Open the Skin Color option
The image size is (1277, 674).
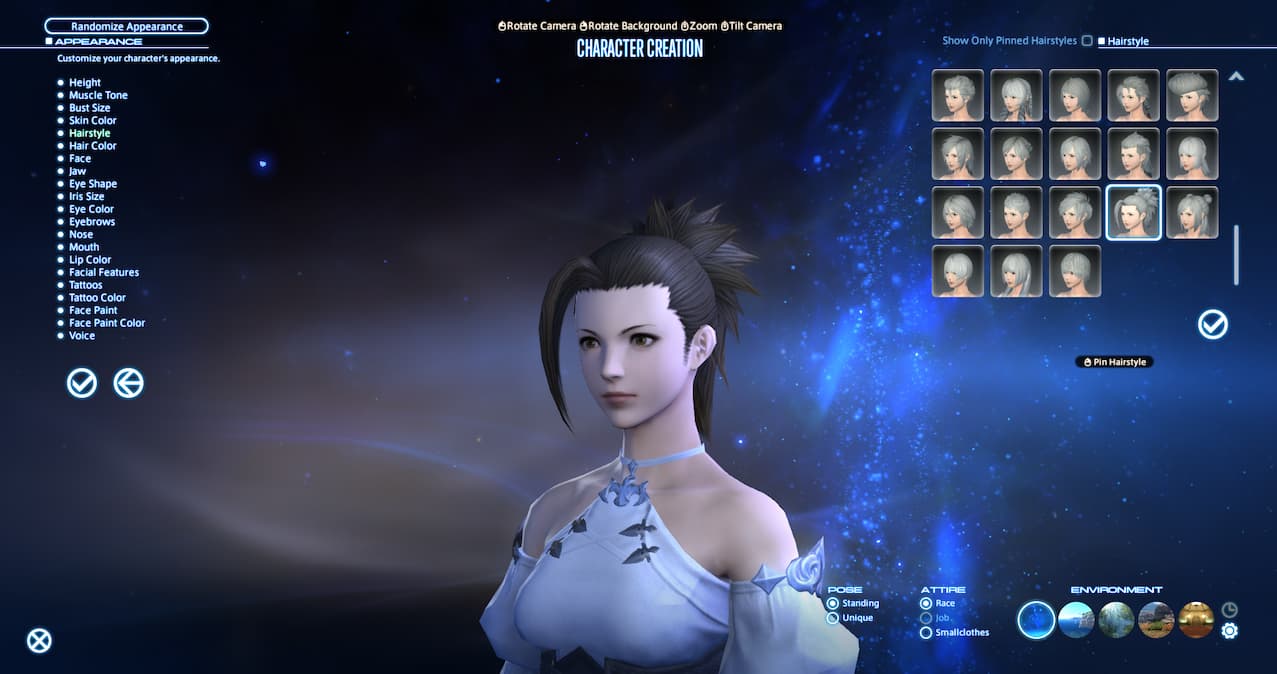point(92,121)
